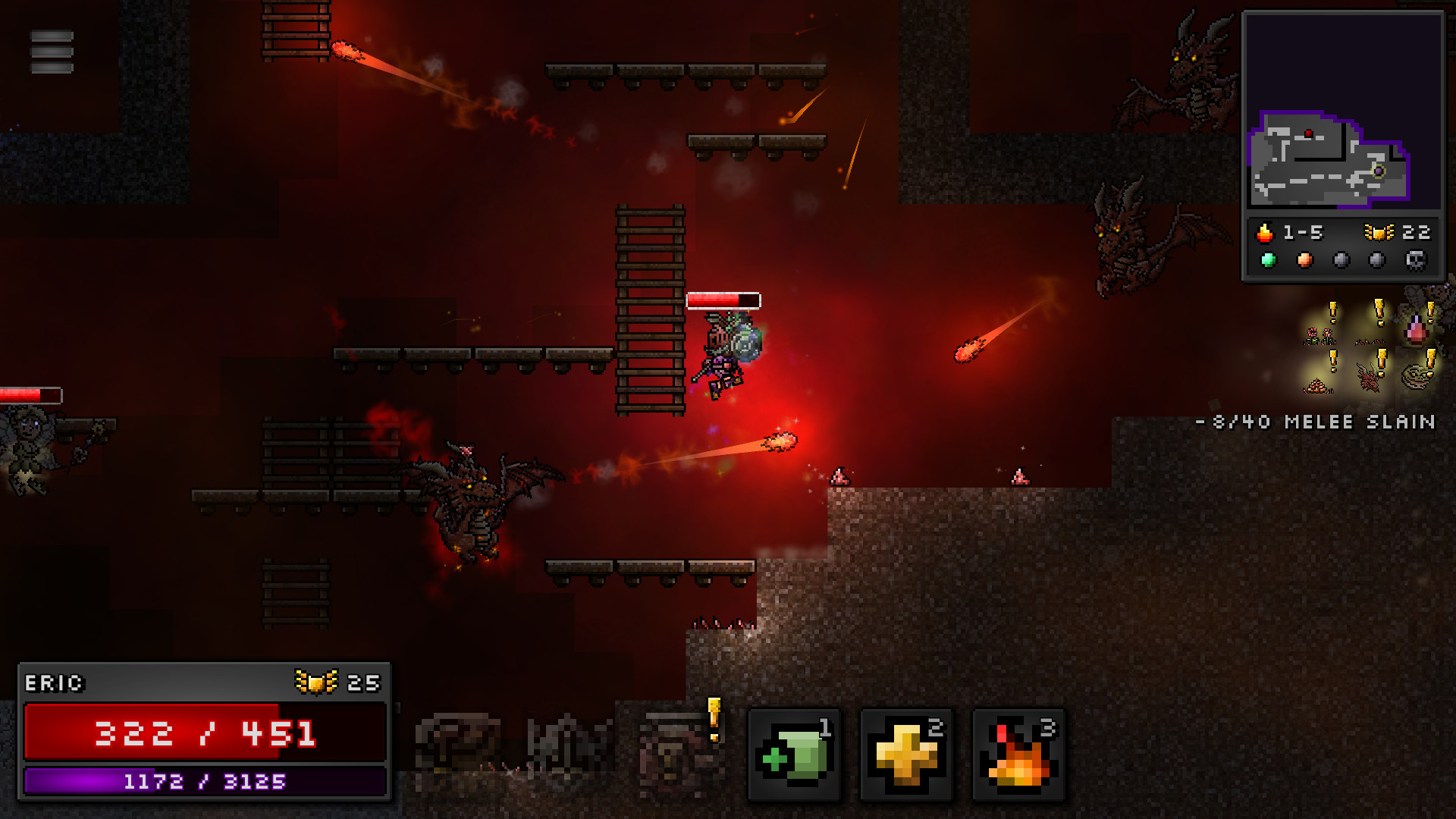Select the pink flowers quest tracker icon
The height and width of the screenshot is (819, 1456).
tap(1319, 334)
